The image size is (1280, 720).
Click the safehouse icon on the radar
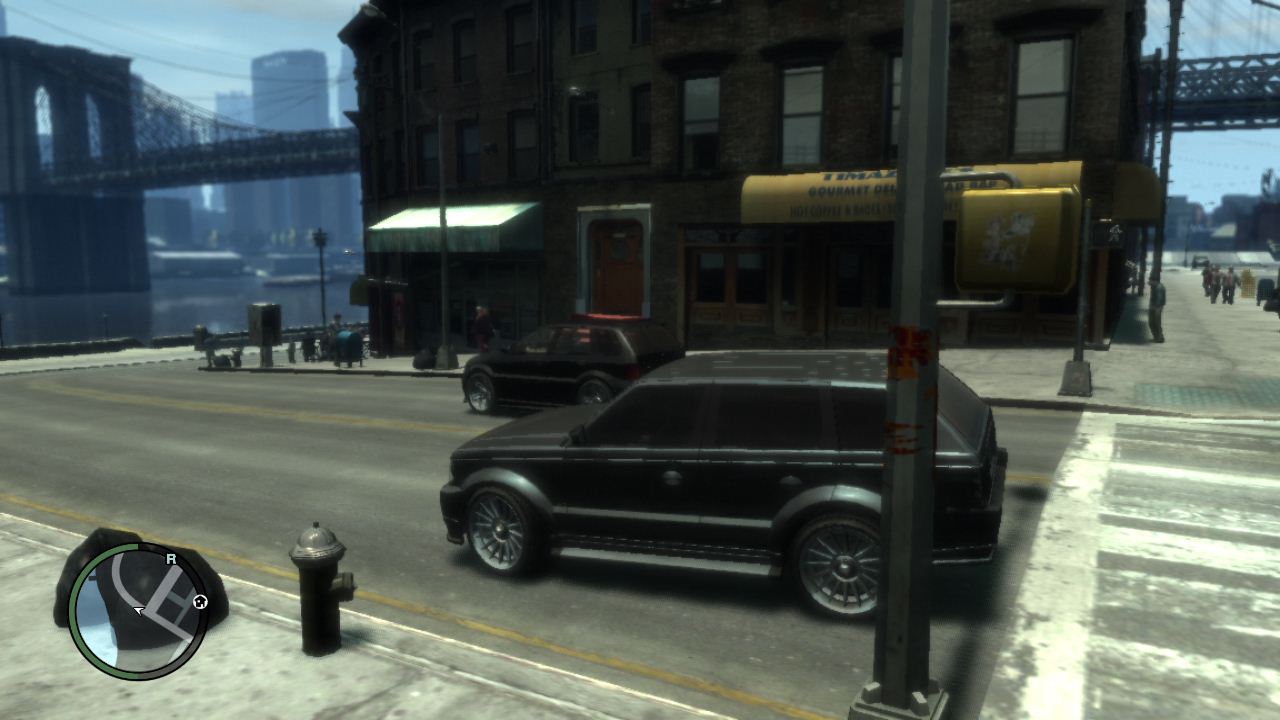pyautogui.click(x=200, y=601)
